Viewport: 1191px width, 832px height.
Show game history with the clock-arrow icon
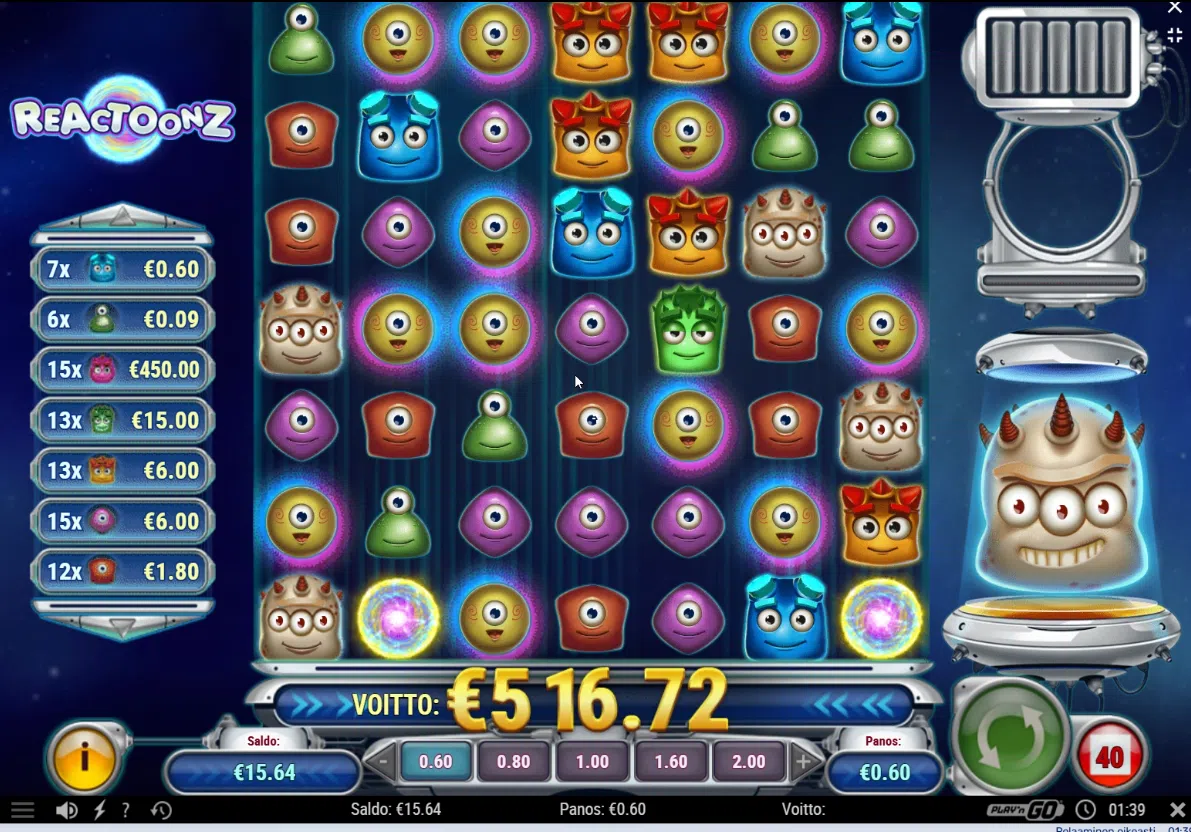coord(160,810)
